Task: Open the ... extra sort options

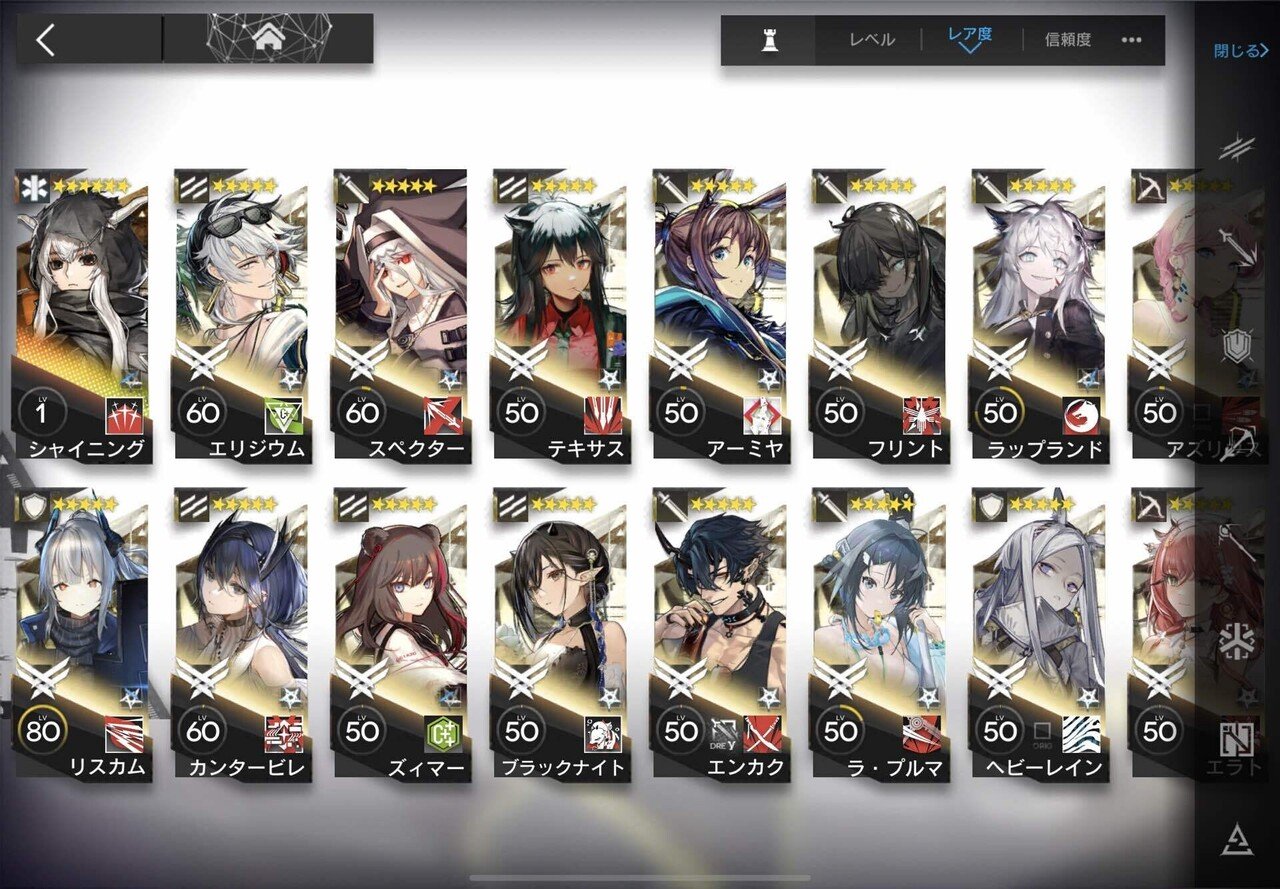Action: pyautogui.click(x=1133, y=39)
